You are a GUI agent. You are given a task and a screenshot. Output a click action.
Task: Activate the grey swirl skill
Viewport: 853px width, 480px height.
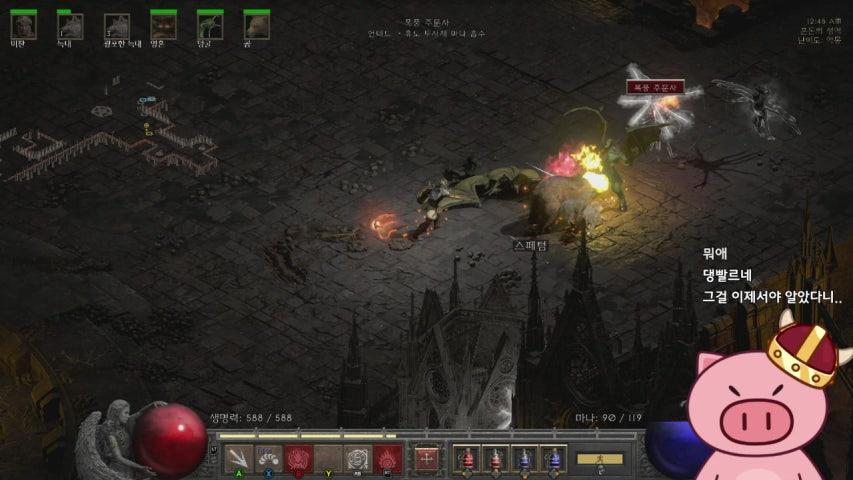(358, 458)
